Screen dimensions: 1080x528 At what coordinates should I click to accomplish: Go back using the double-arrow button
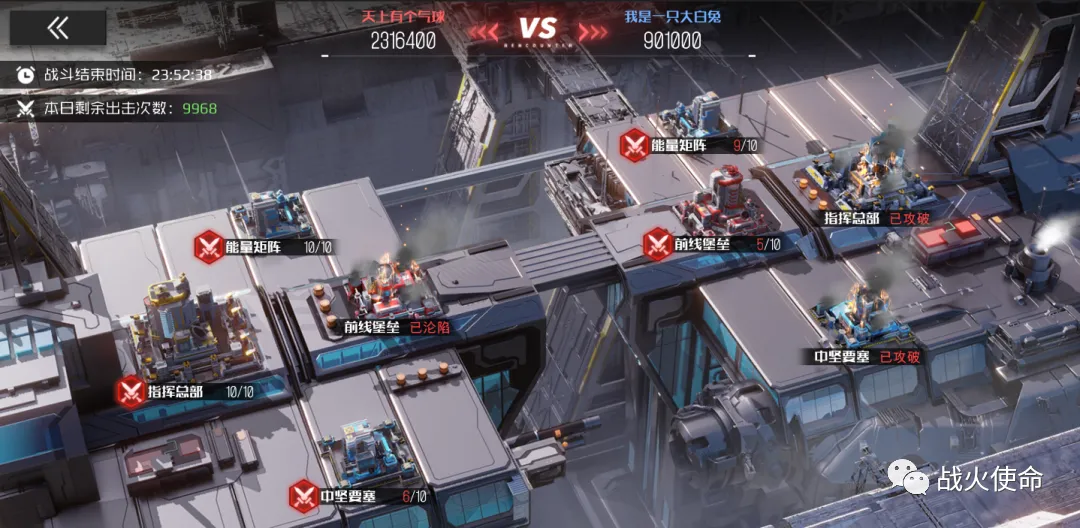tap(58, 28)
